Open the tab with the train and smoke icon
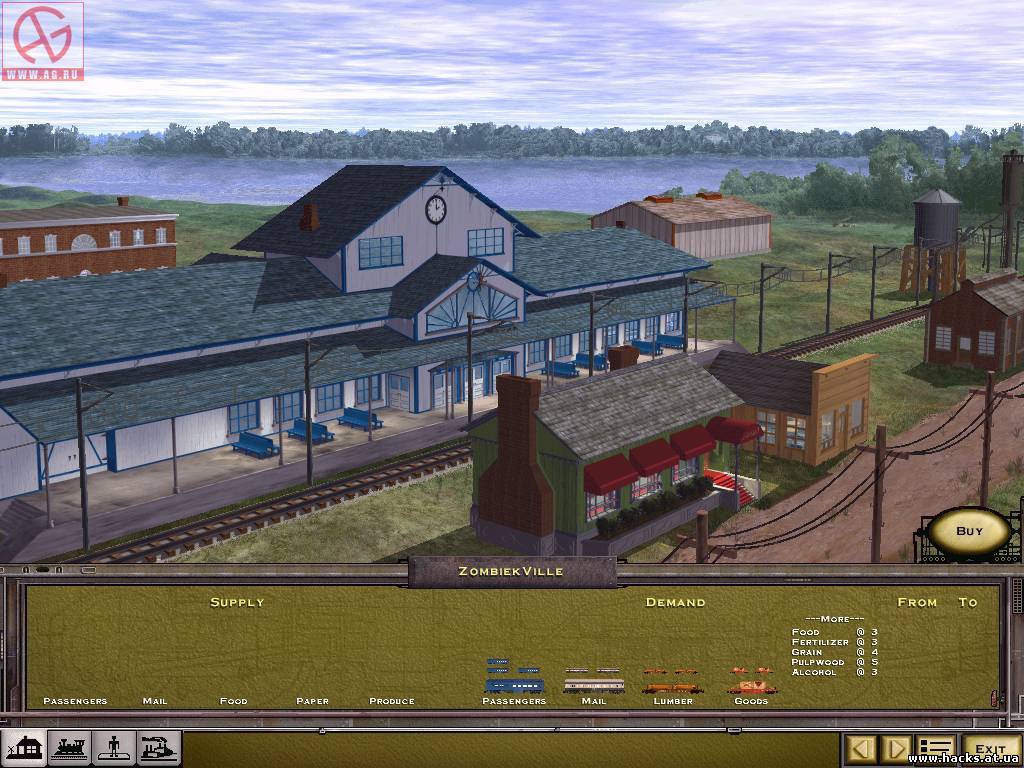The image size is (1024, 768). click(159, 748)
